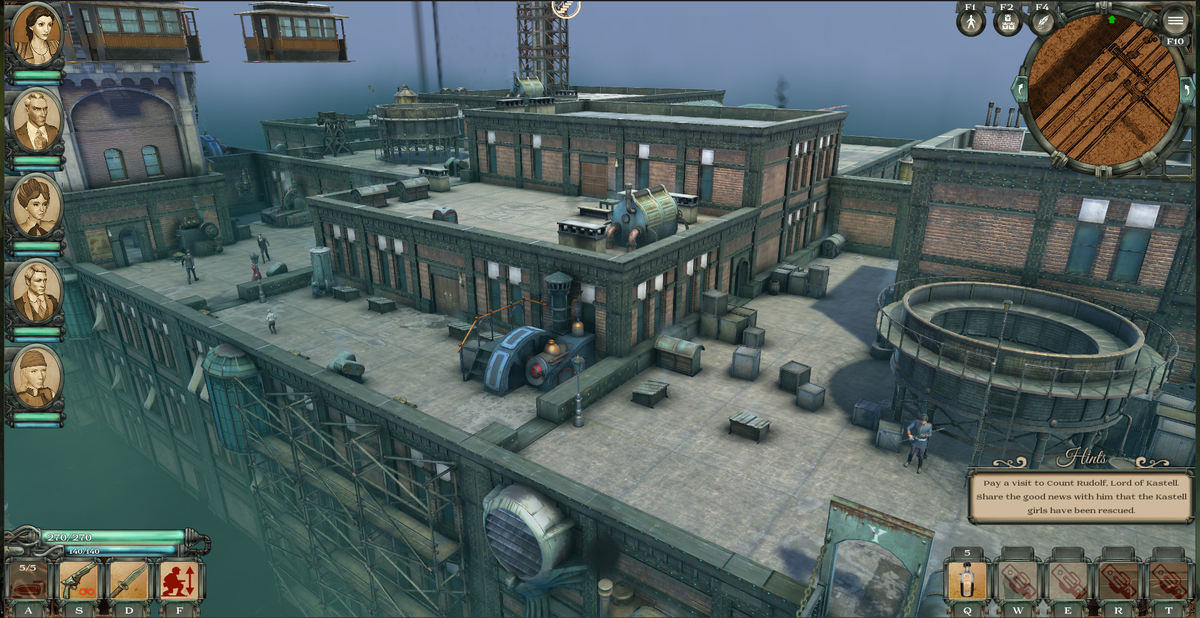Pick the capped boy party portrait

pos(36,376)
